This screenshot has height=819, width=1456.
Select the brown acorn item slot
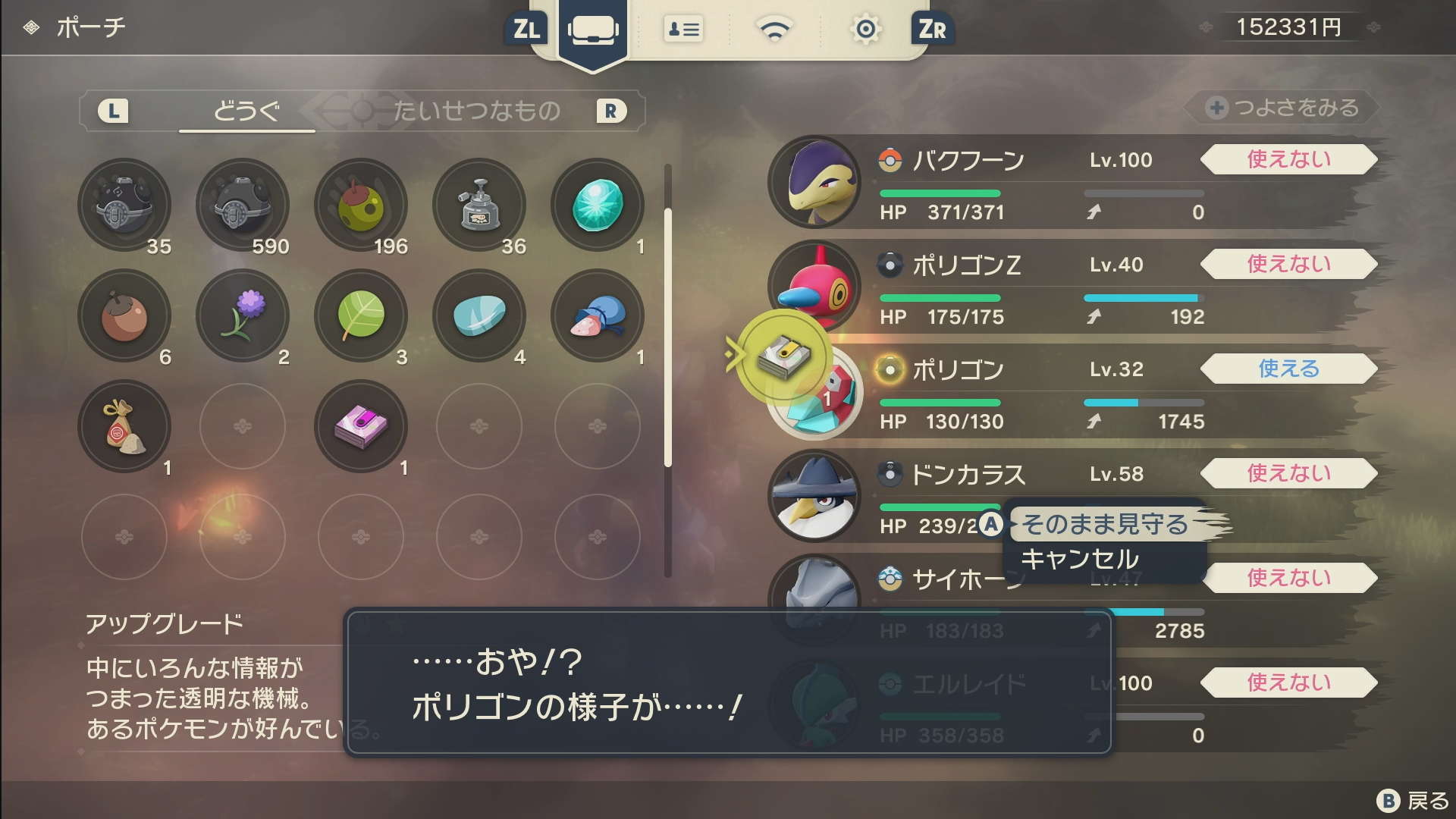[x=124, y=315]
